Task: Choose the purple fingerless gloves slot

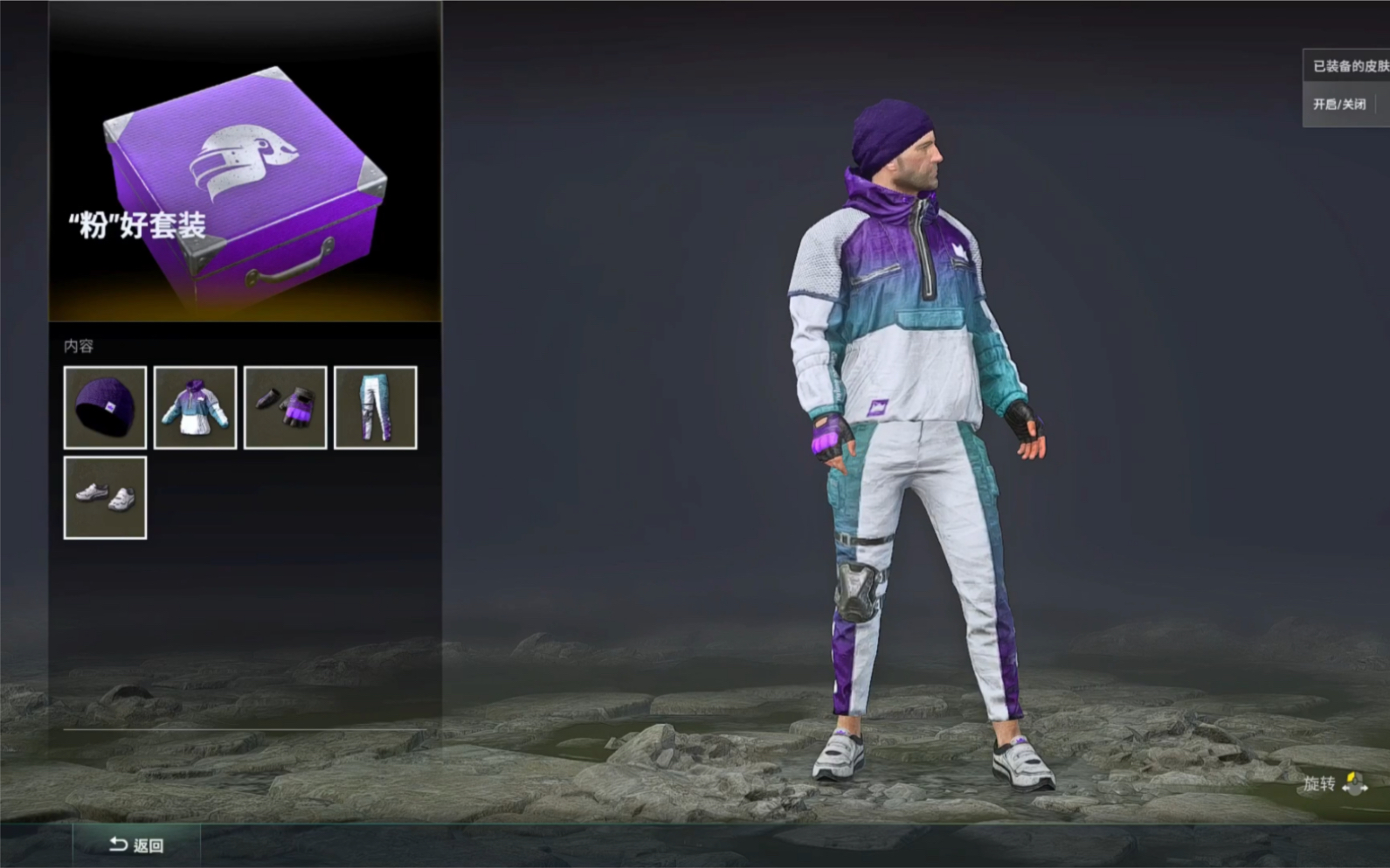Action: [285, 408]
